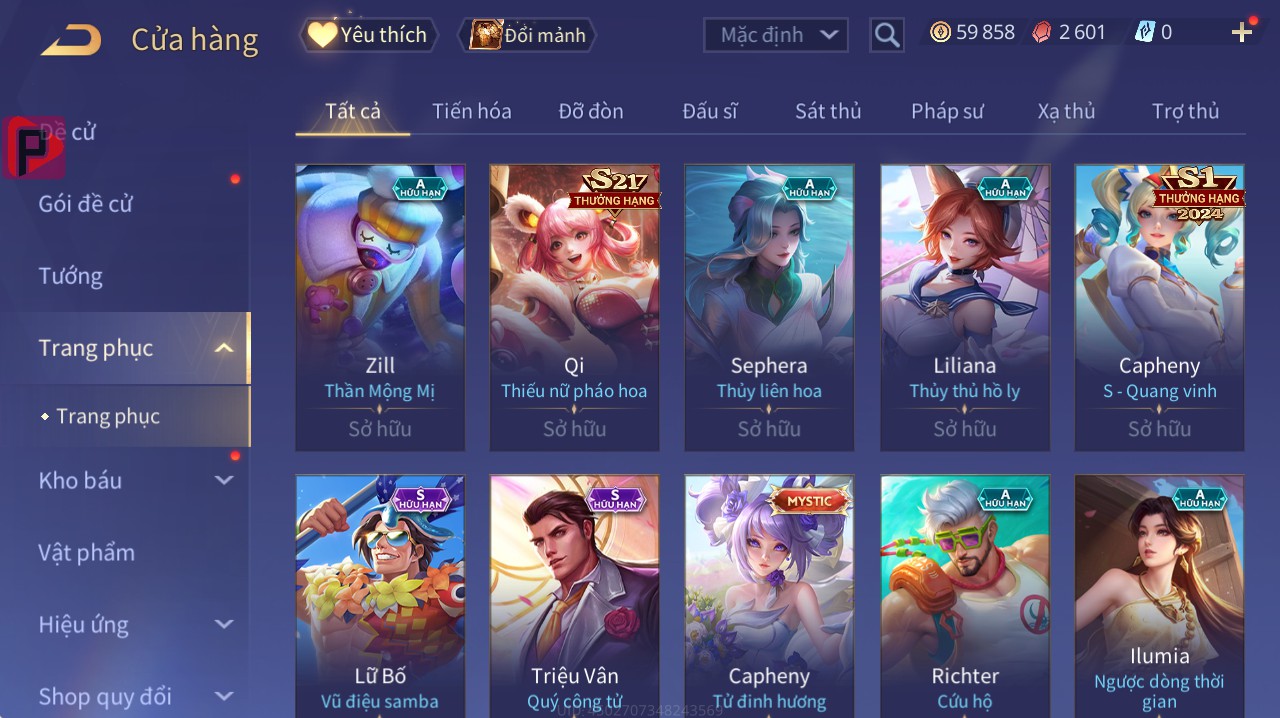Open the Yêu thích favorites list
The image size is (1280, 718).
point(368,35)
